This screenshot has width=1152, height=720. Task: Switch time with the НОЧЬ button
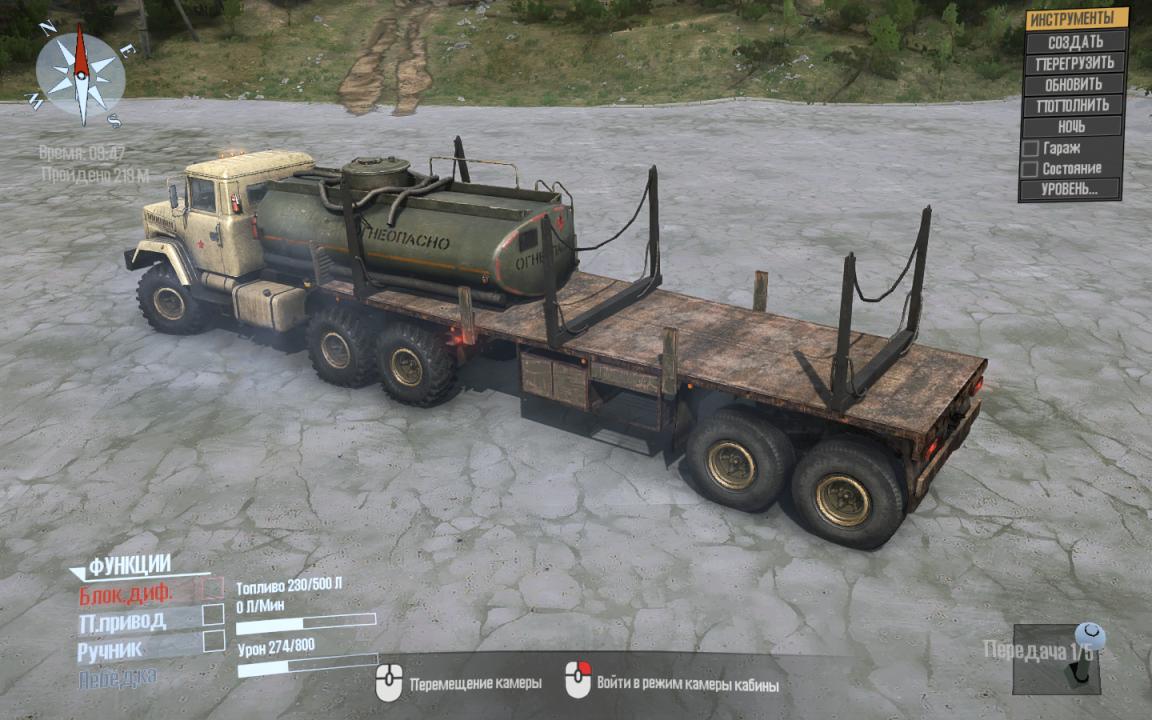1071,126
